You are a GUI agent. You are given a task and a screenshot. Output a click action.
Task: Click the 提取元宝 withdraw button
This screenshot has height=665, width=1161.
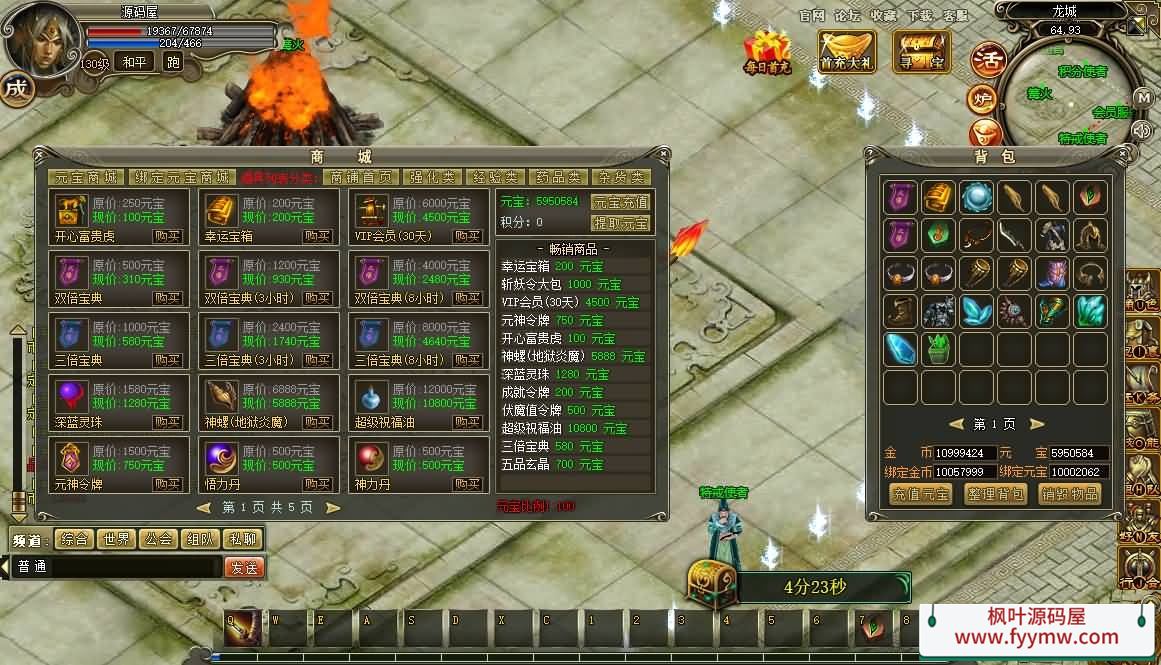pyautogui.click(x=621, y=222)
